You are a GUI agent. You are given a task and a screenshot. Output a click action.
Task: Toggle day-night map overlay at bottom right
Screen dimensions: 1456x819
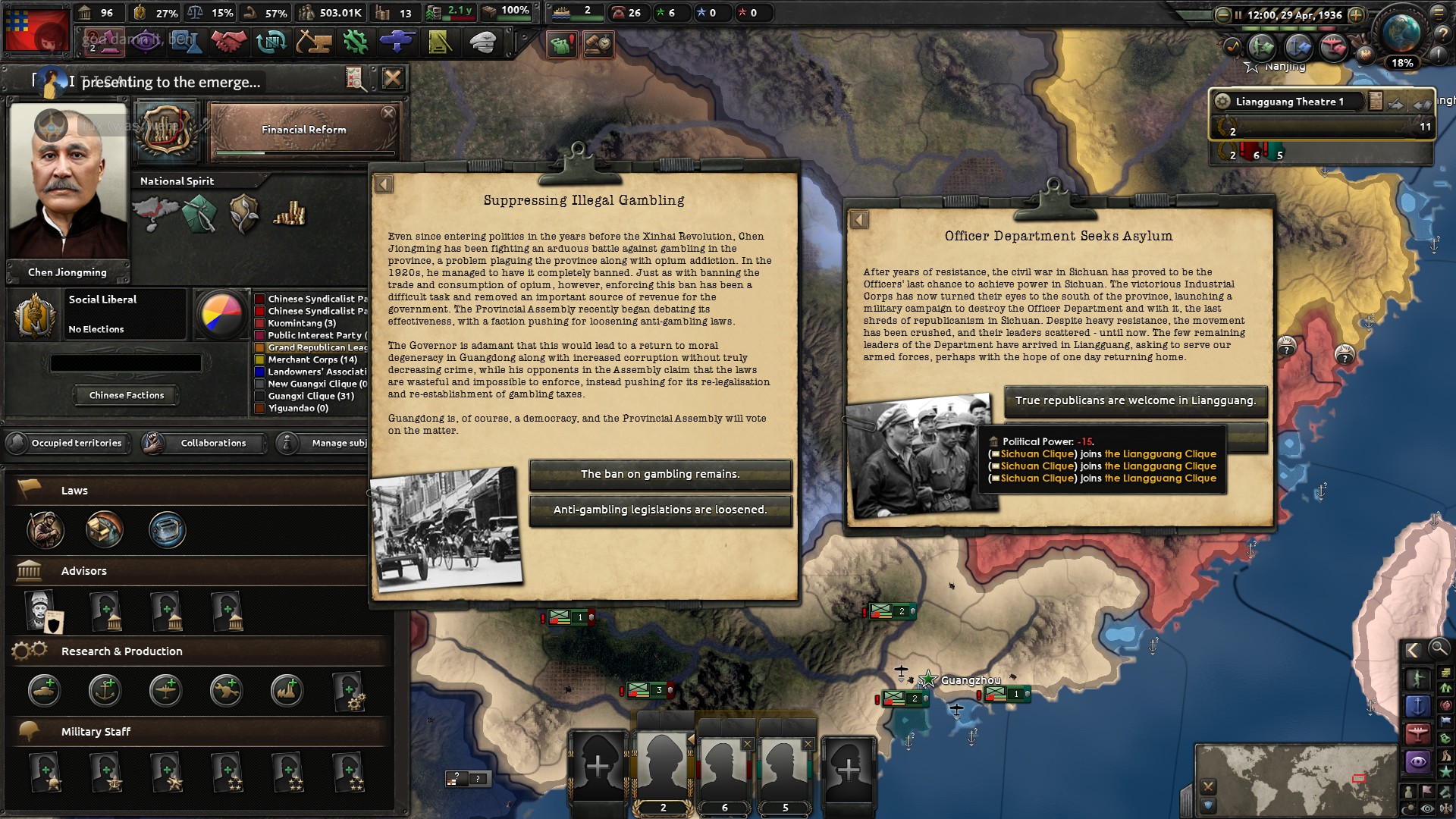pyautogui.click(x=1410, y=806)
